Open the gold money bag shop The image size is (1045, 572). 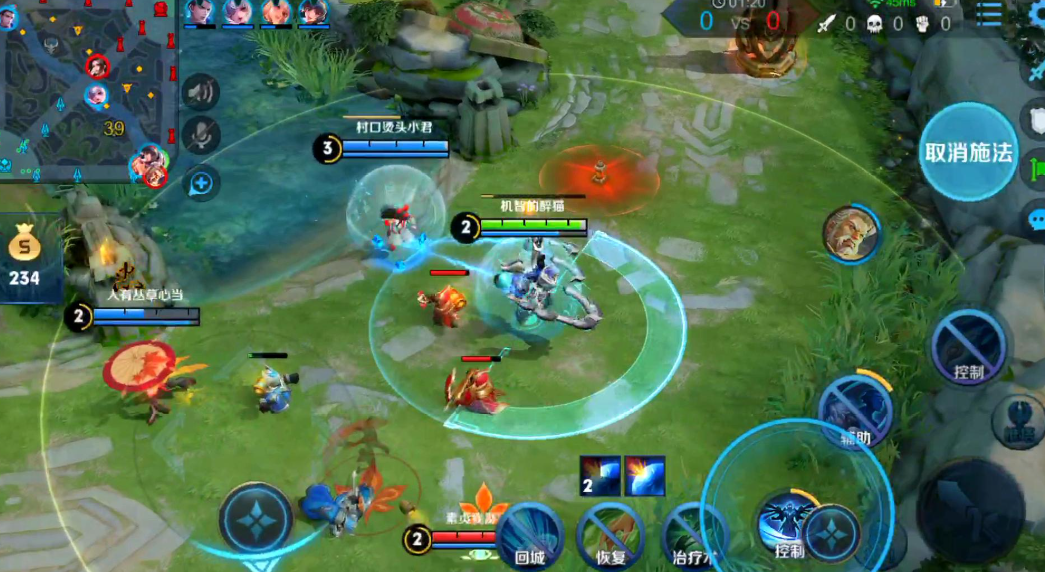(24, 256)
